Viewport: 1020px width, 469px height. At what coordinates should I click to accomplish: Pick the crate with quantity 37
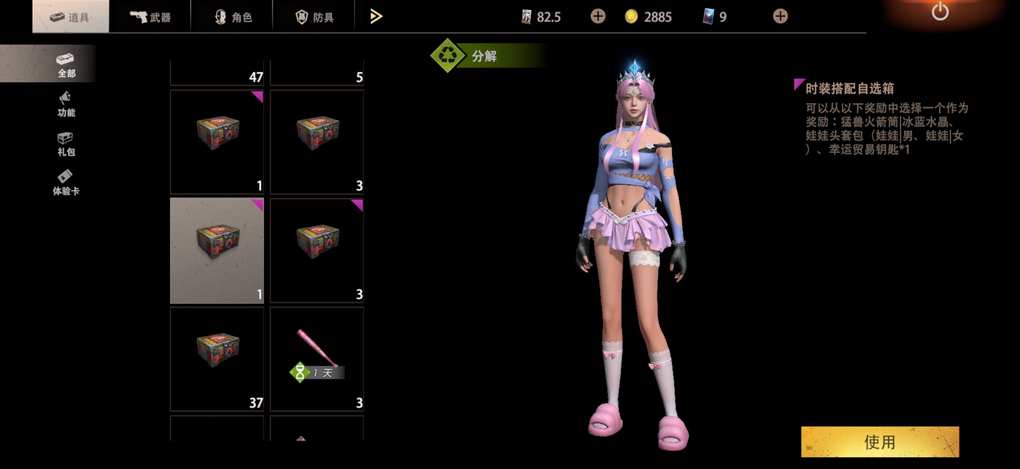point(217,359)
